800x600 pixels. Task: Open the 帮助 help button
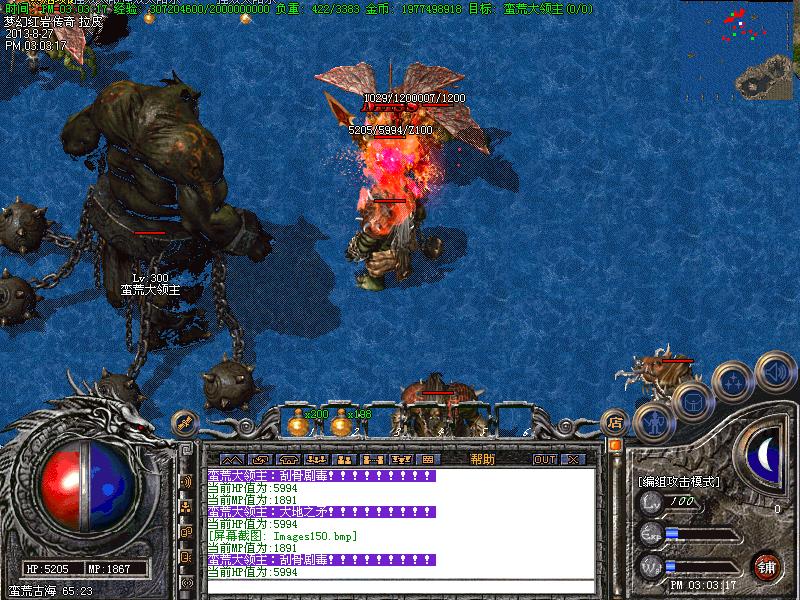coord(482,459)
